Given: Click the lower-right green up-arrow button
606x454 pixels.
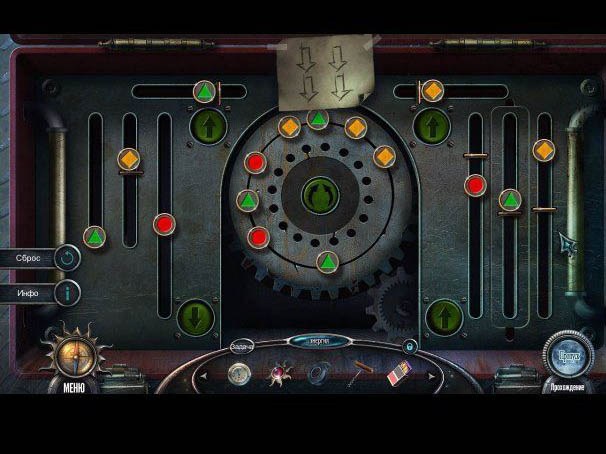Looking at the screenshot, I should coord(444,318).
